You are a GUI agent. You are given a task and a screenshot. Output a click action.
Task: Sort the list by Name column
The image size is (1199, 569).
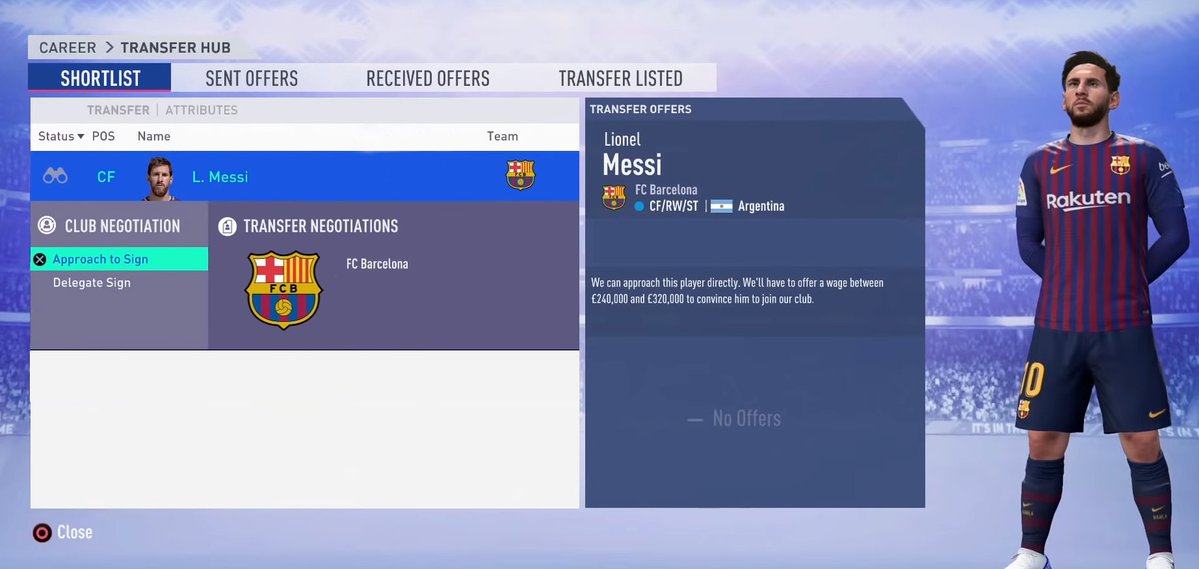[x=154, y=136]
